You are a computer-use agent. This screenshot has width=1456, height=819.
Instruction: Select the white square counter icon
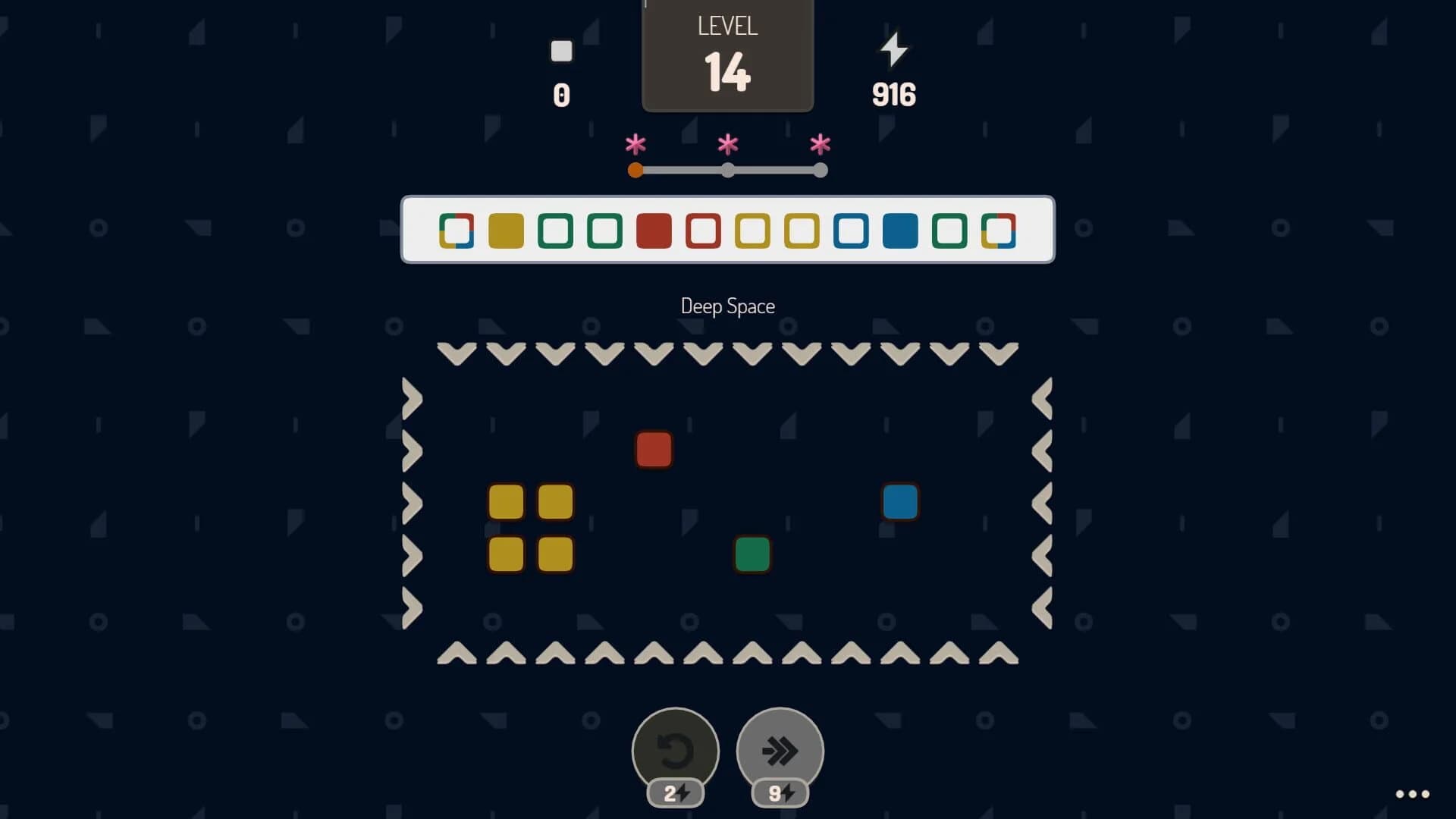pos(561,51)
